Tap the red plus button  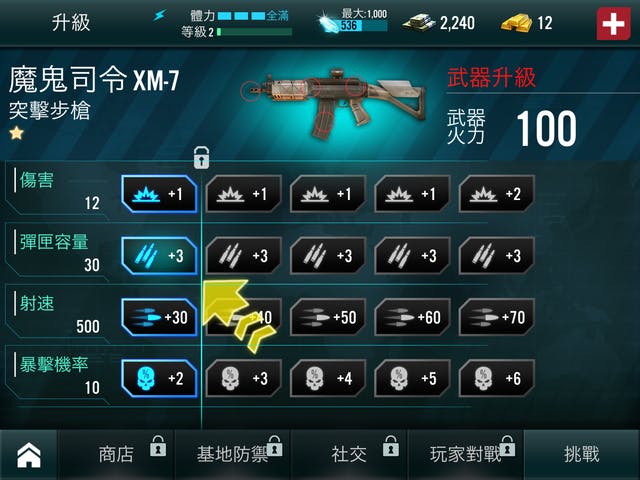point(613,23)
